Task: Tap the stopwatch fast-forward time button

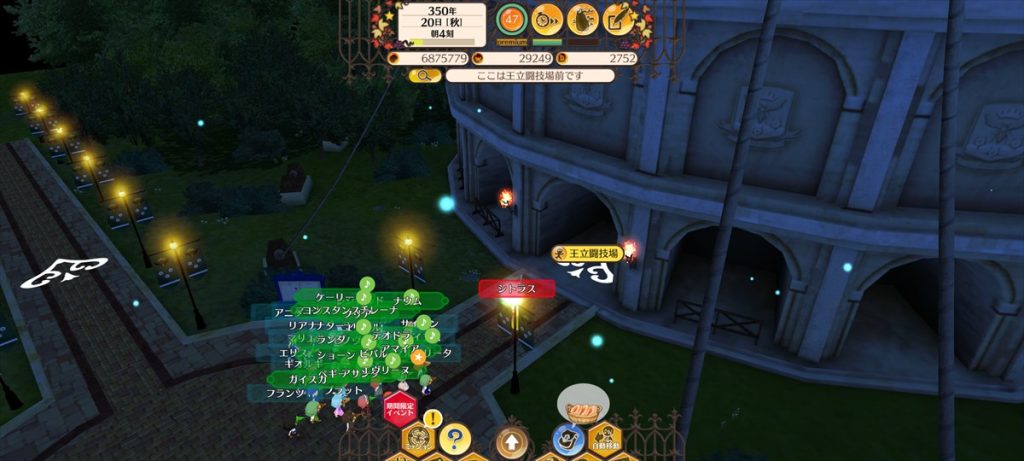Action: tap(546, 18)
